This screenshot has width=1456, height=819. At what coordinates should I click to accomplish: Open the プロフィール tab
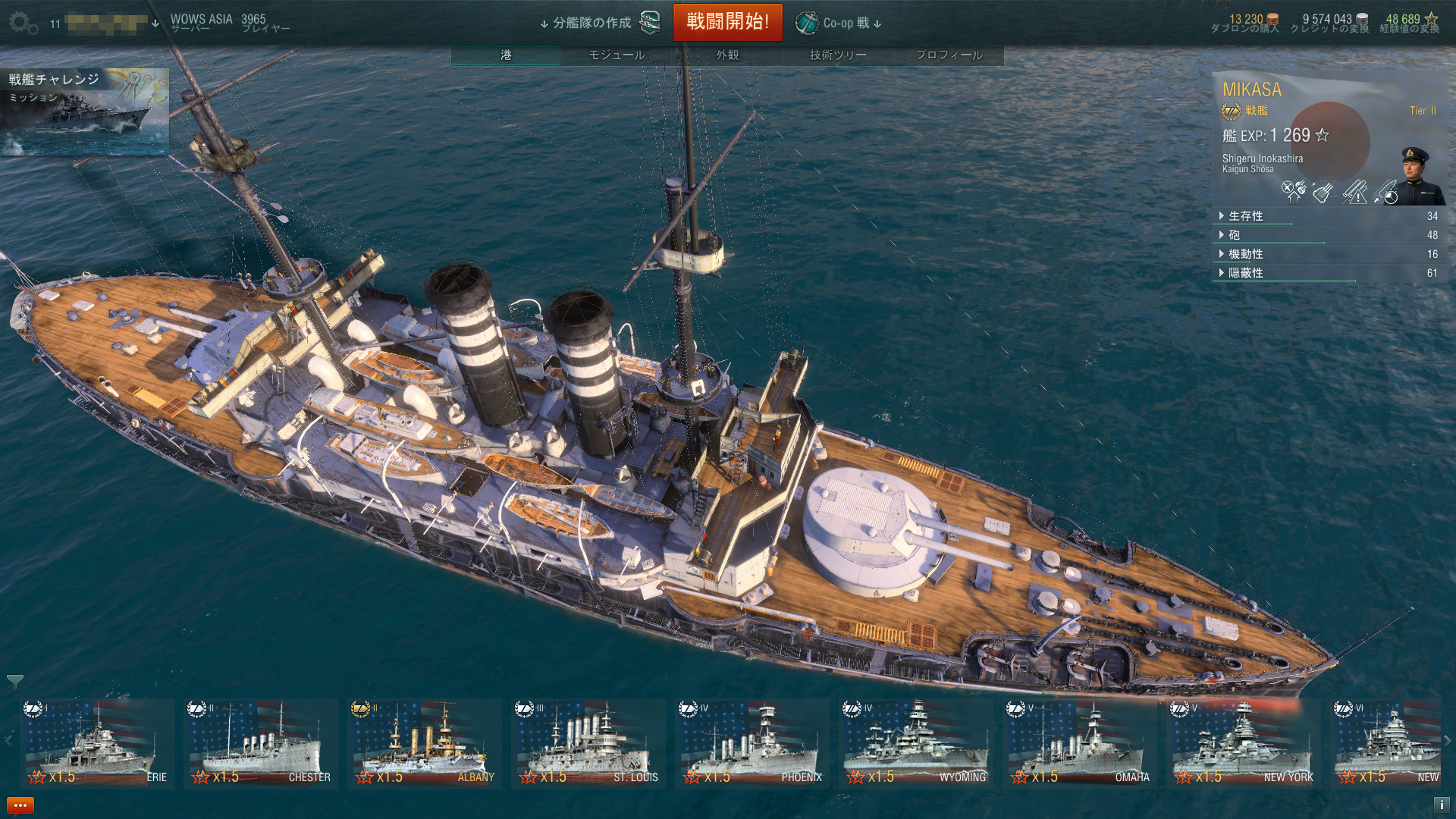point(949,55)
